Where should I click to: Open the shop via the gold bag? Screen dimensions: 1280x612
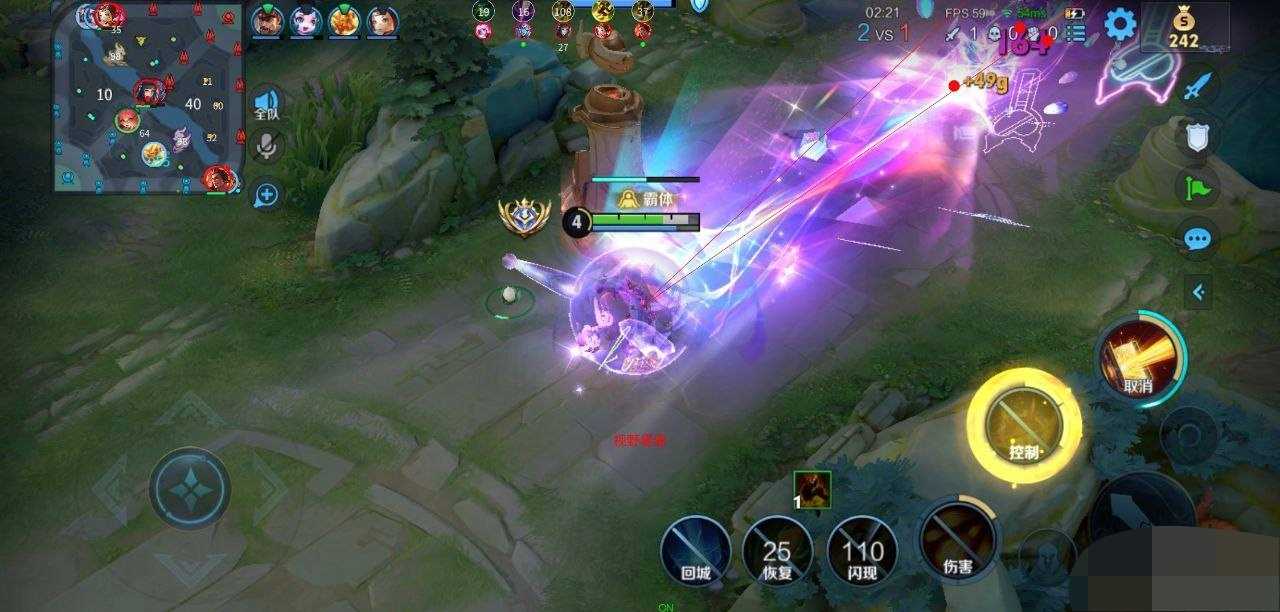point(1184,27)
